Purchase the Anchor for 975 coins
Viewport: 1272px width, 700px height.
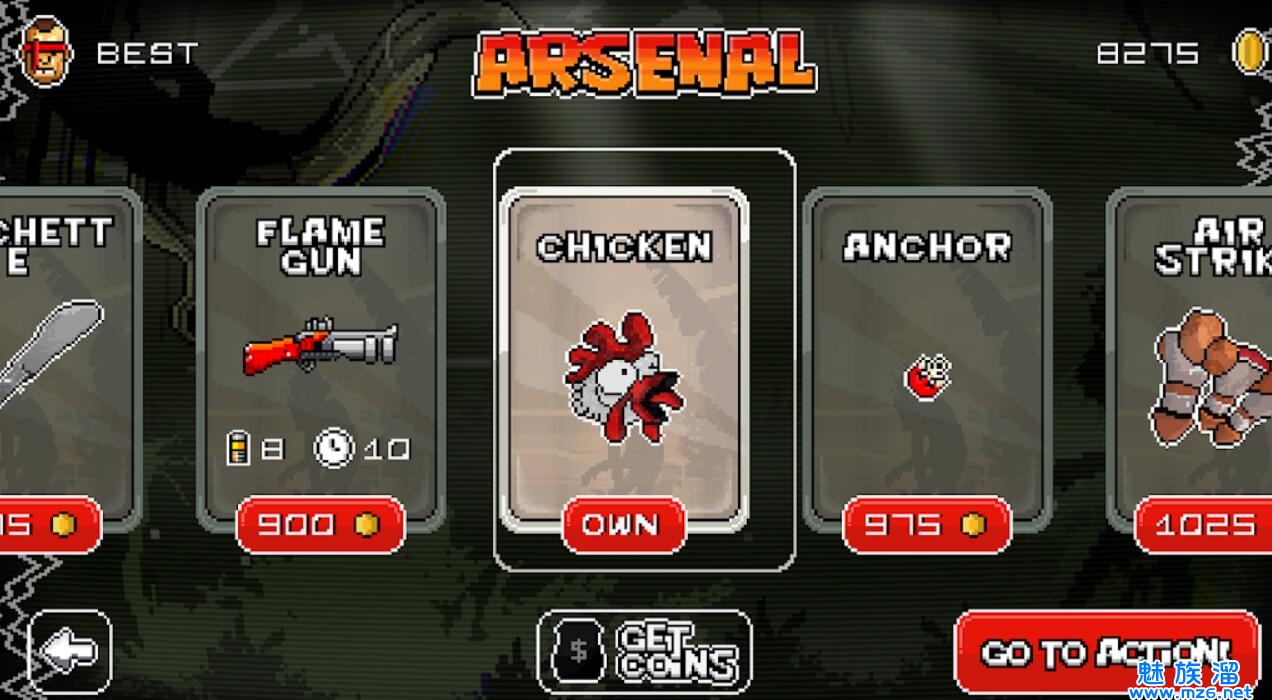point(927,525)
